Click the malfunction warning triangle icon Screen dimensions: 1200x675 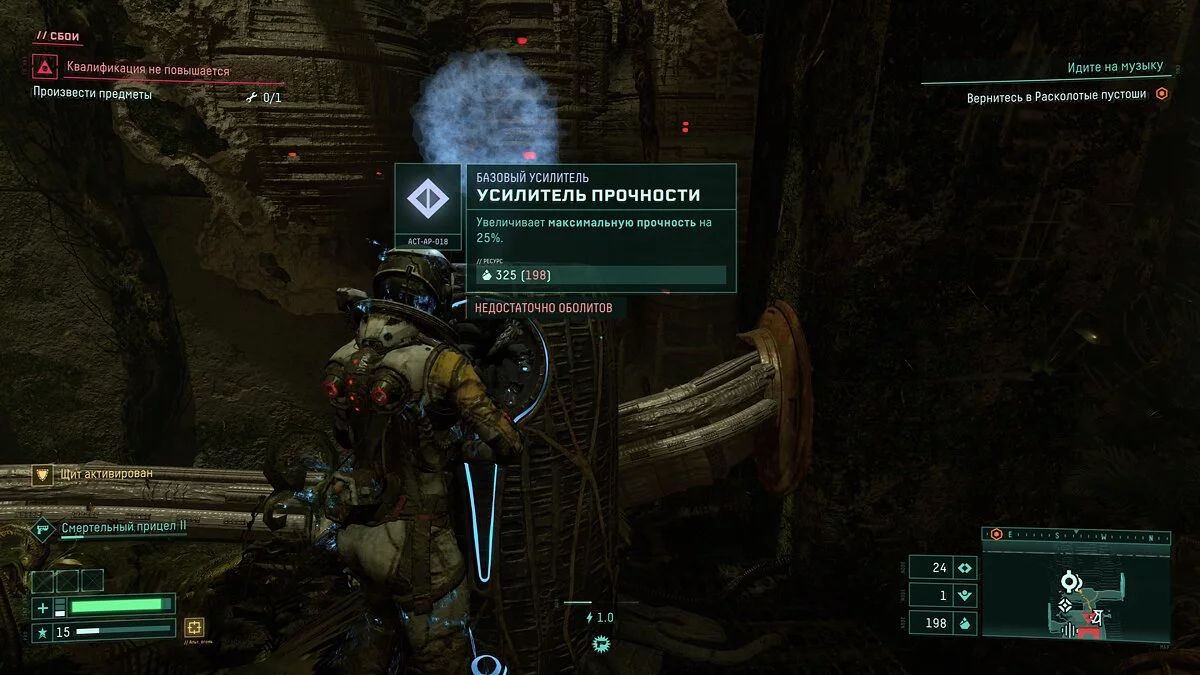click(x=44, y=68)
